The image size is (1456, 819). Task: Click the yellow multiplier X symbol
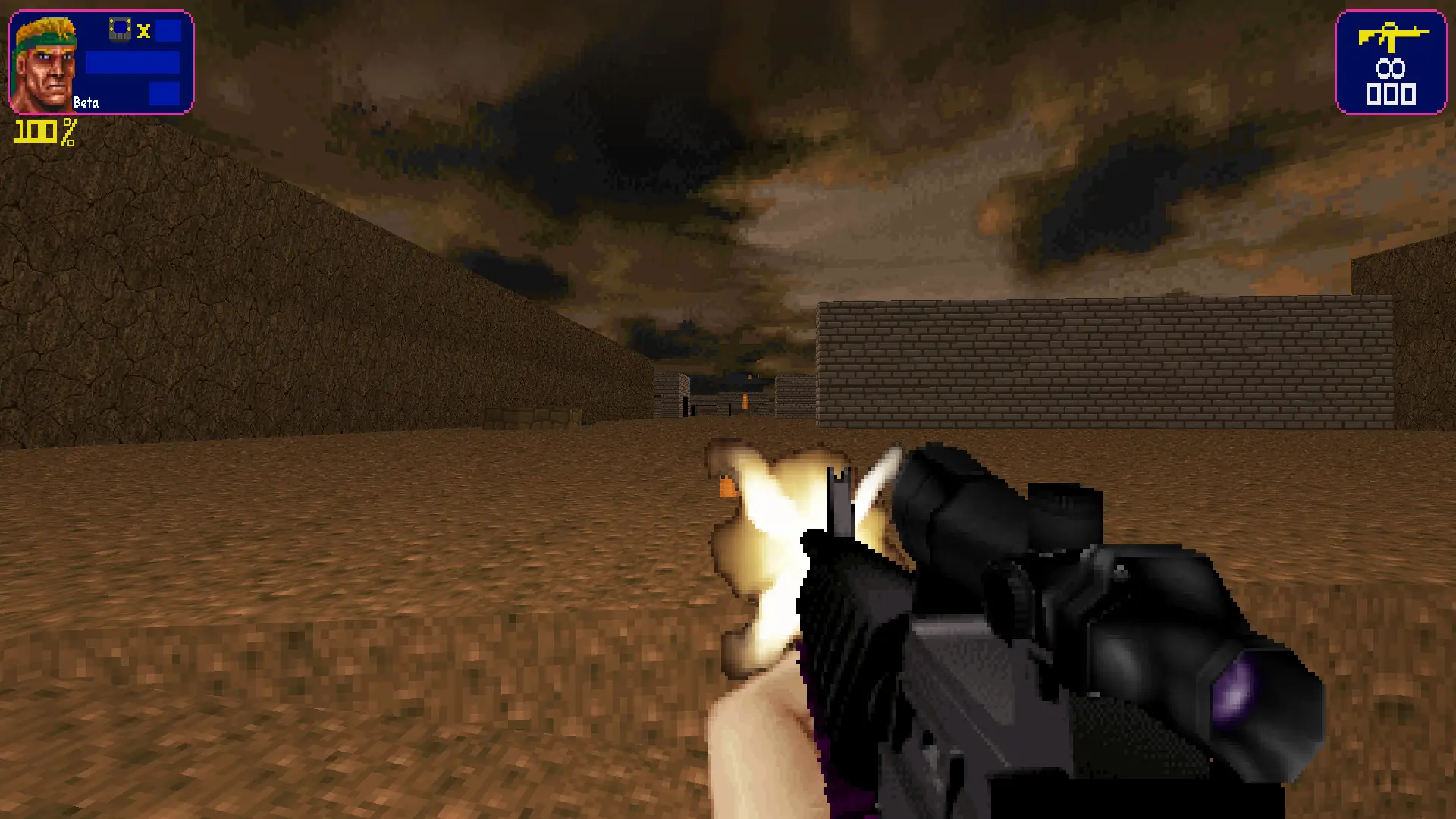(143, 30)
